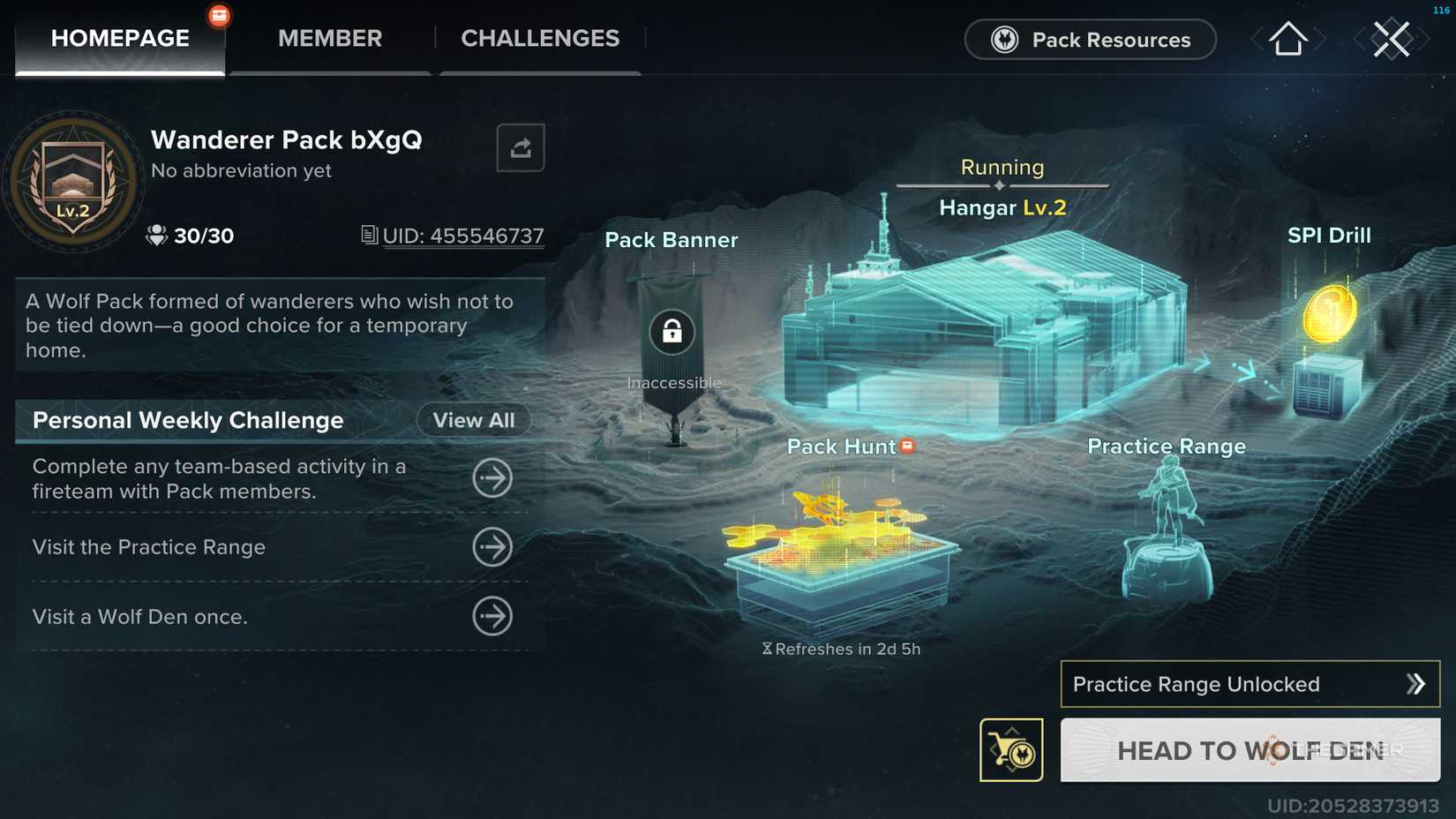Viewport: 1456px width, 819px height.
Task: Click the red notification badge on Pack Hunt
Action: point(907,447)
